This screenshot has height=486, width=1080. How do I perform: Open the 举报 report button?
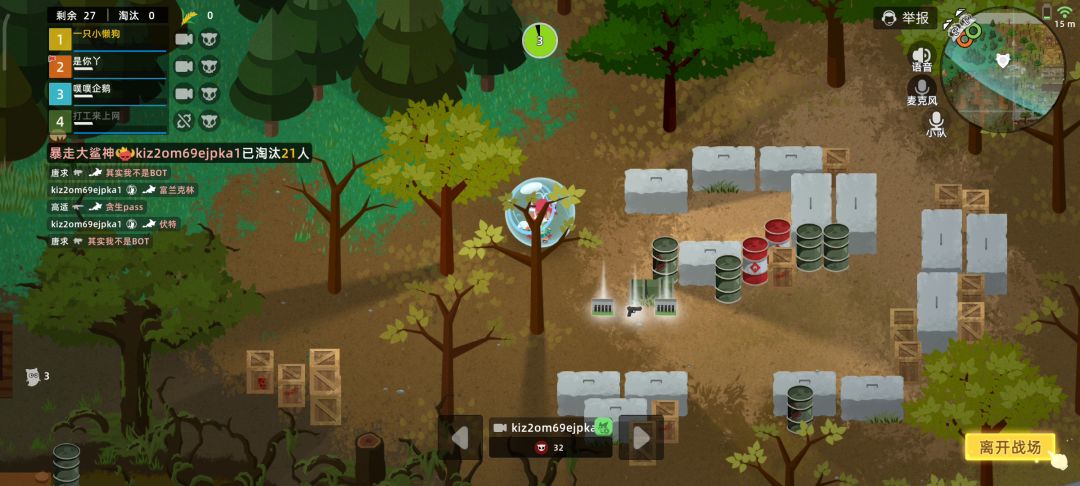[x=906, y=18]
